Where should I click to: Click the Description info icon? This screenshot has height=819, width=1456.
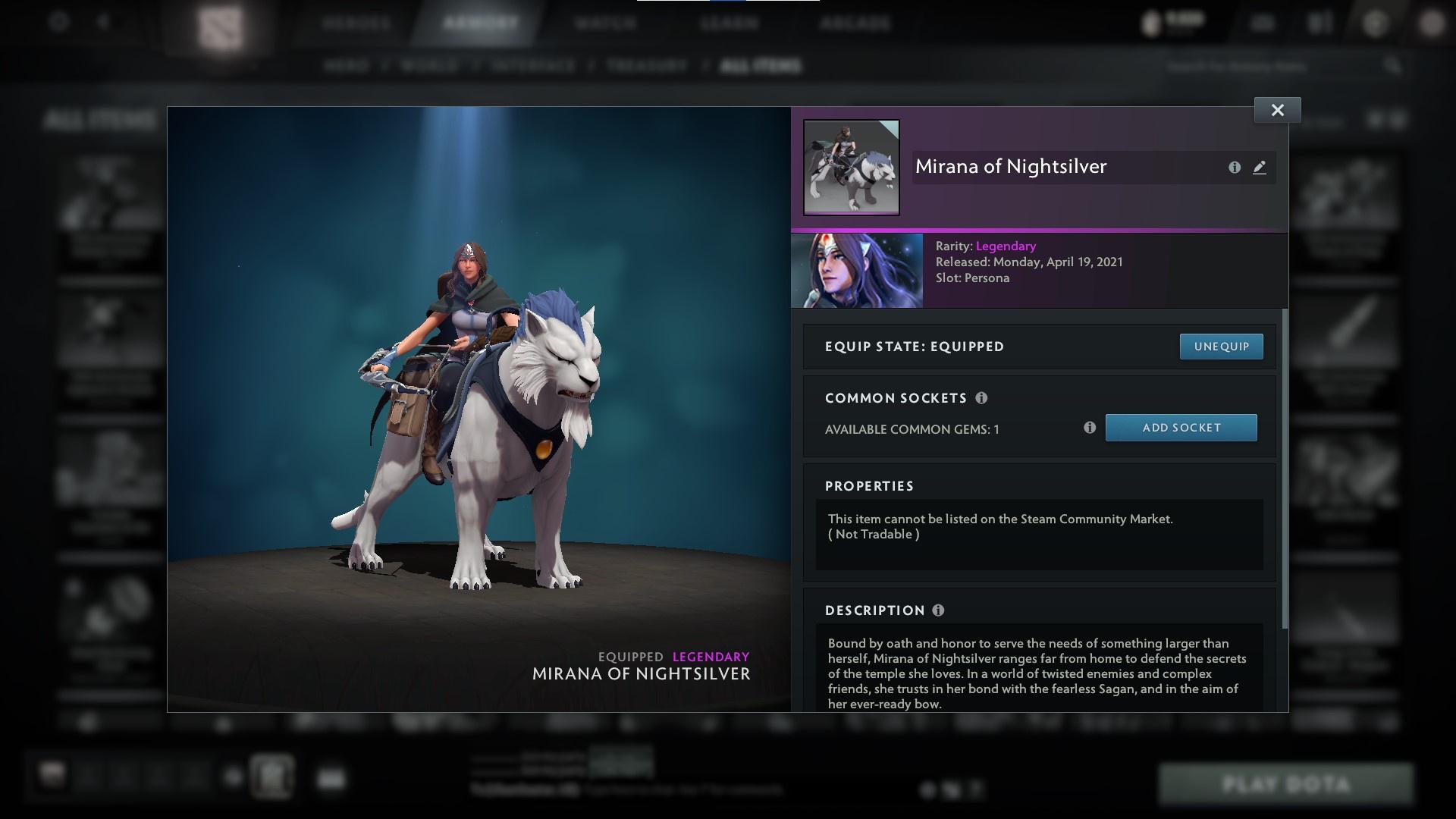click(940, 610)
